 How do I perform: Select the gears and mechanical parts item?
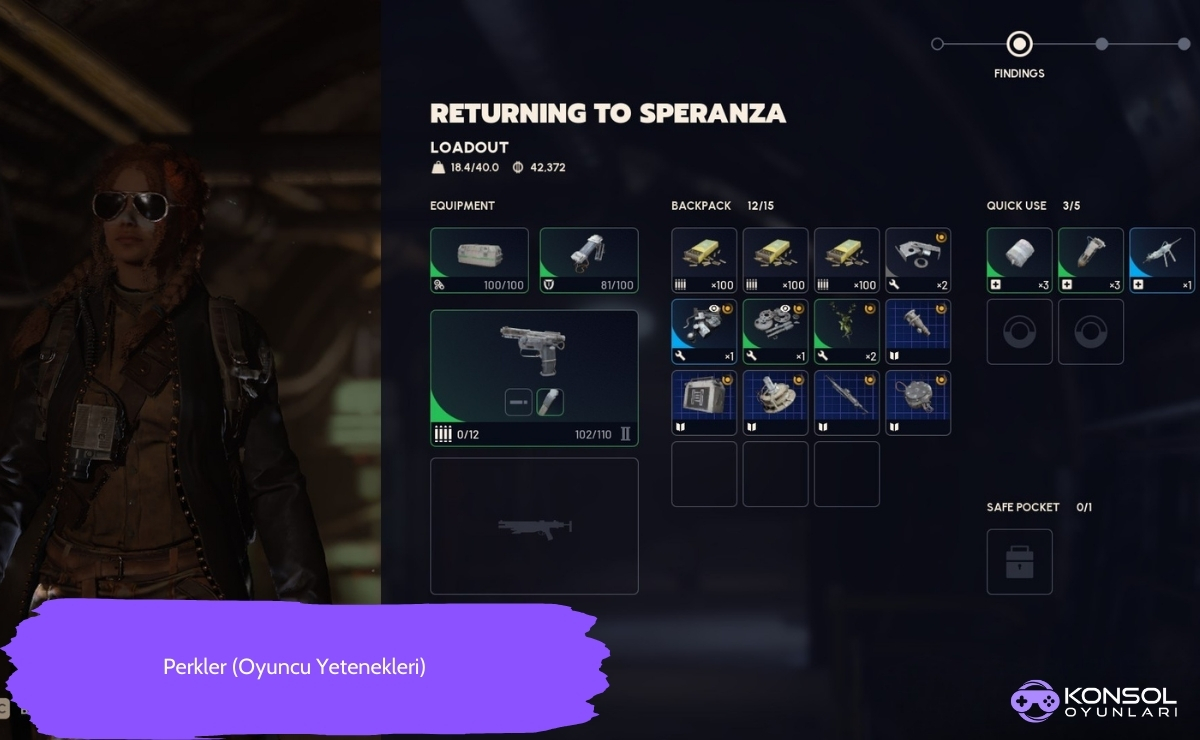click(x=775, y=331)
